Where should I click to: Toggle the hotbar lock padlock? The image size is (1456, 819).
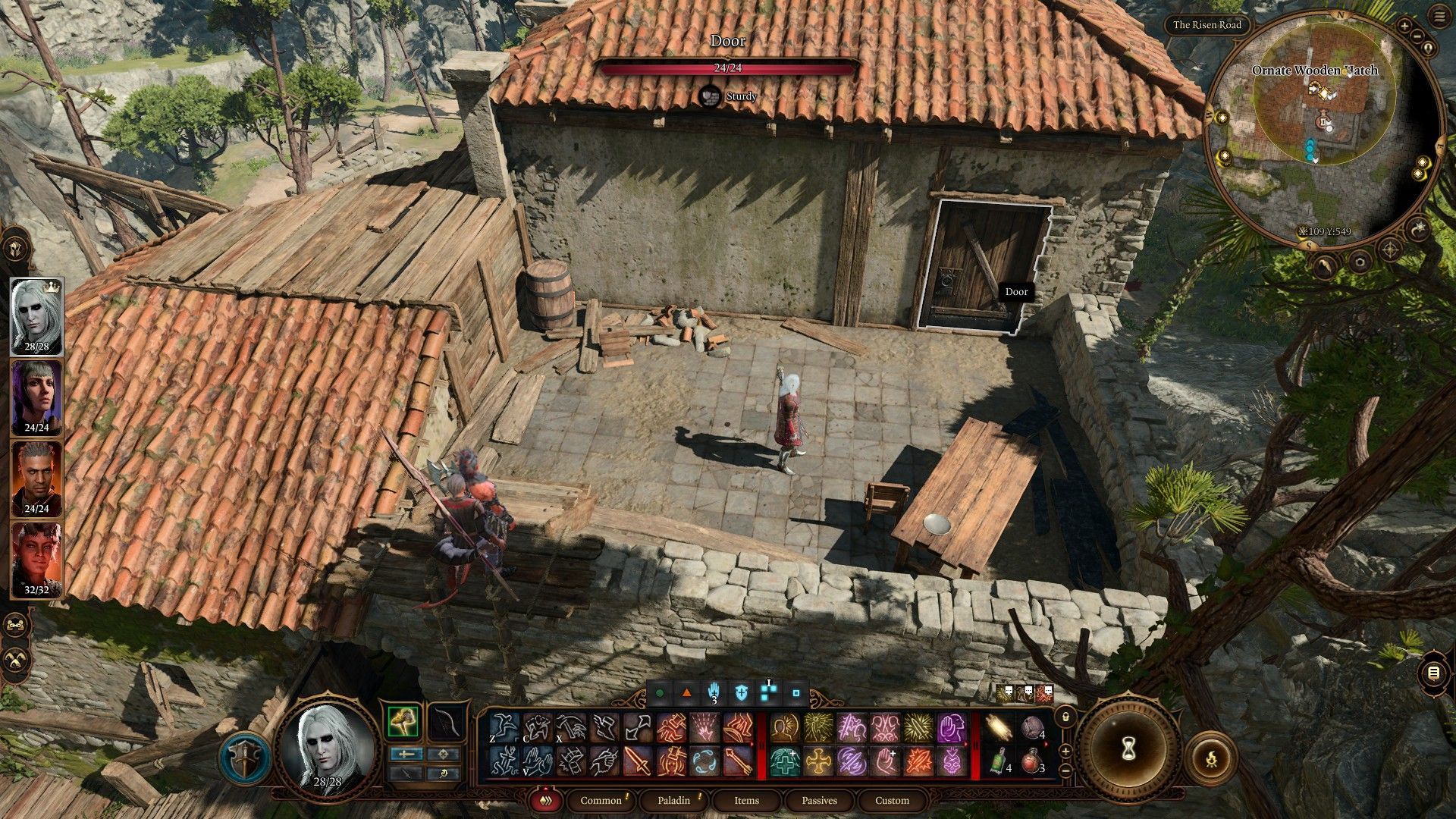[x=1065, y=716]
